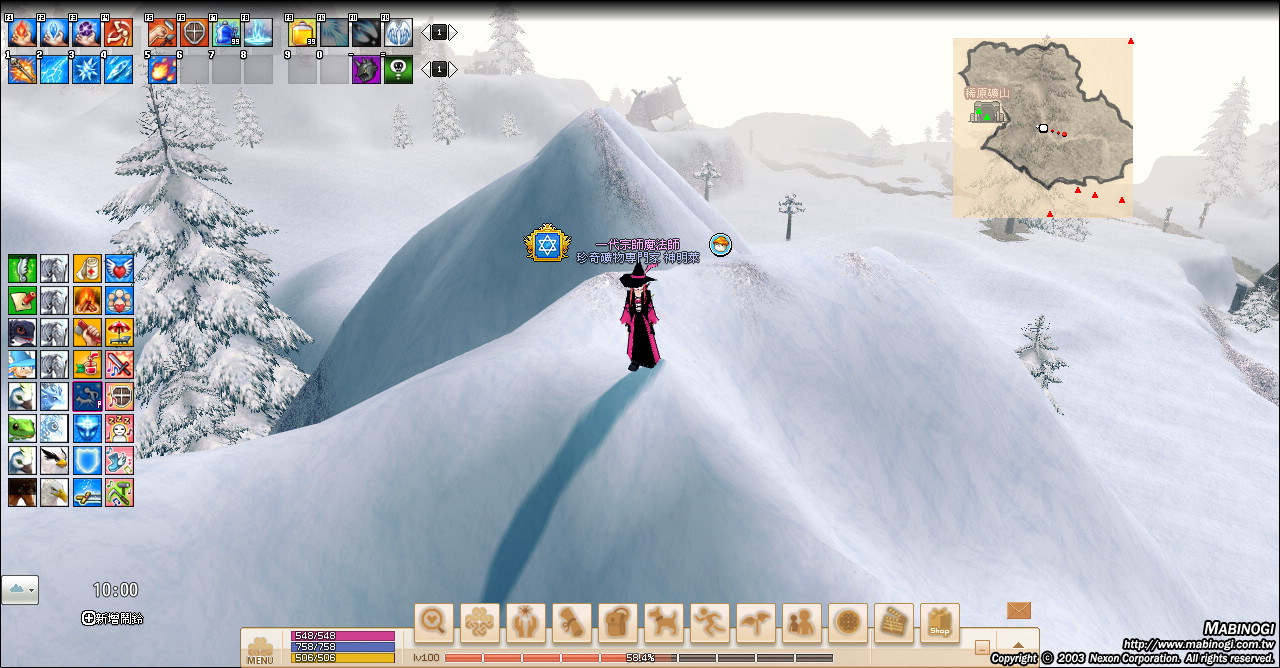The height and width of the screenshot is (668, 1280).
Task: Activate the F1 fire hand skill
Action: (22, 33)
